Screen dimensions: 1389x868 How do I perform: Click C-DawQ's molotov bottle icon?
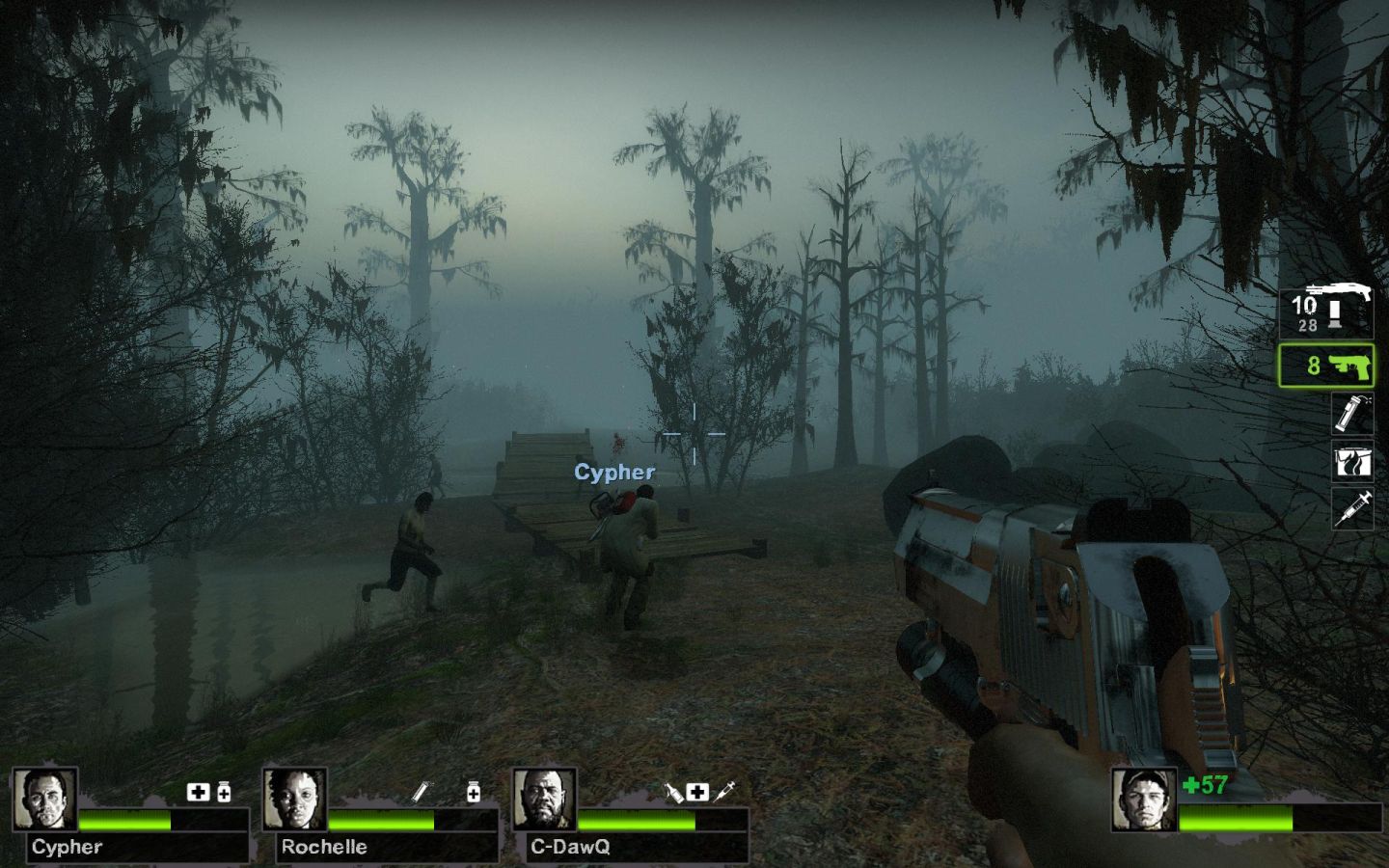point(673,793)
